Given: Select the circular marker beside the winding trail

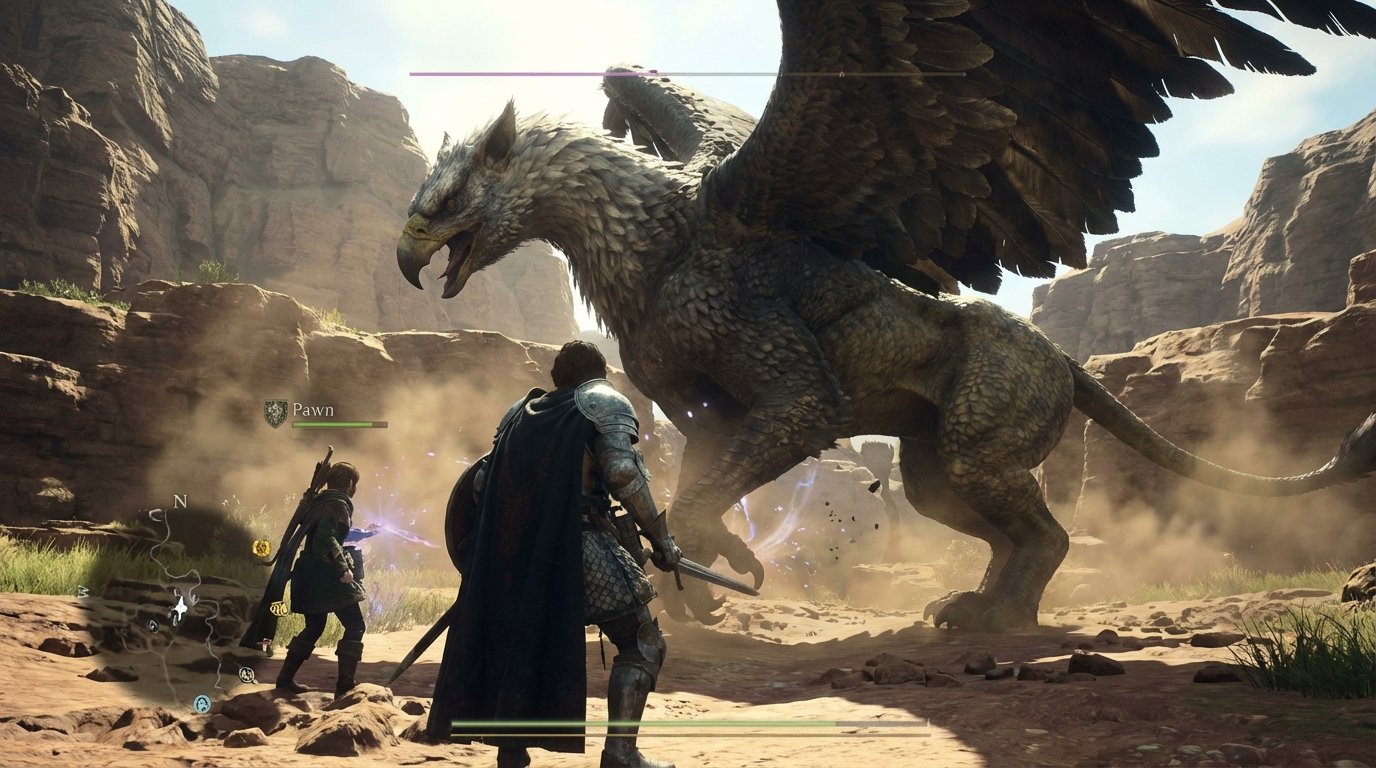Looking at the screenshot, I should click(x=246, y=674).
